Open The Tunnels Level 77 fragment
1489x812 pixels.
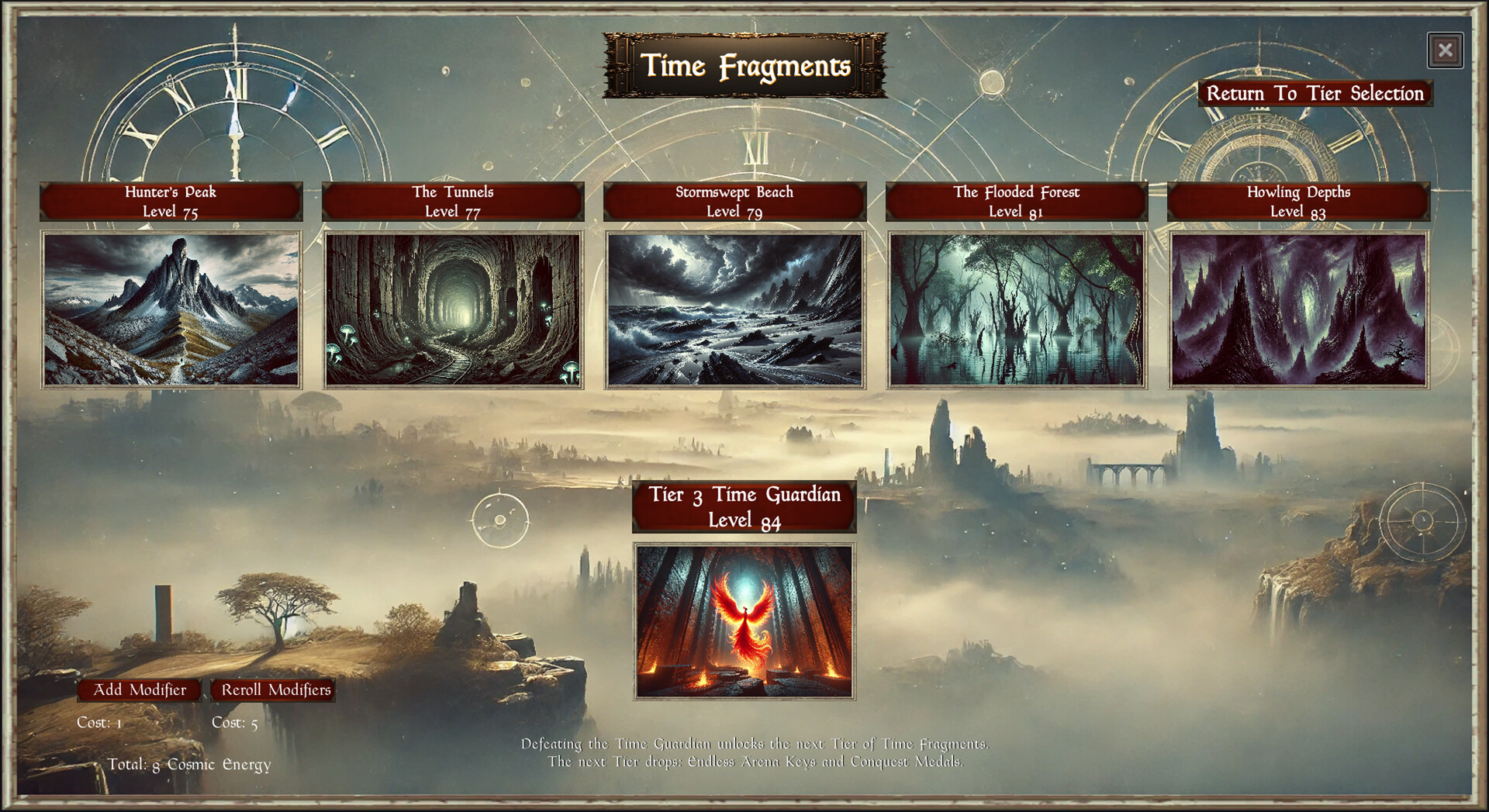[452, 307]
